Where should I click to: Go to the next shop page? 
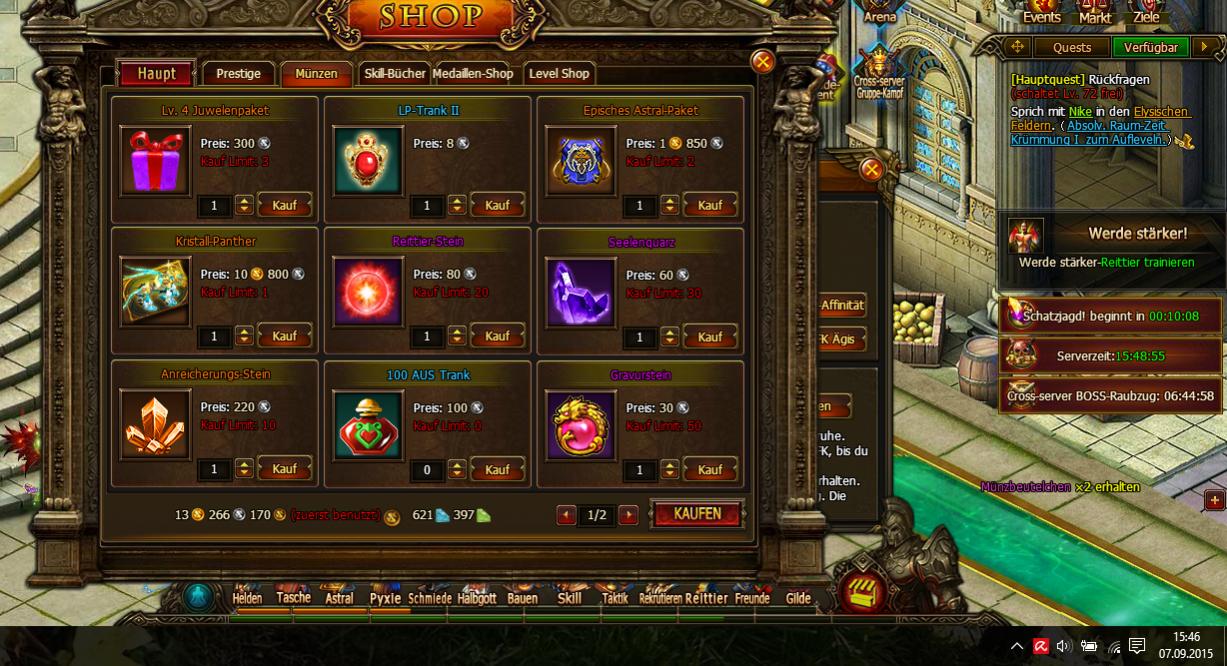tap(628, 515)
